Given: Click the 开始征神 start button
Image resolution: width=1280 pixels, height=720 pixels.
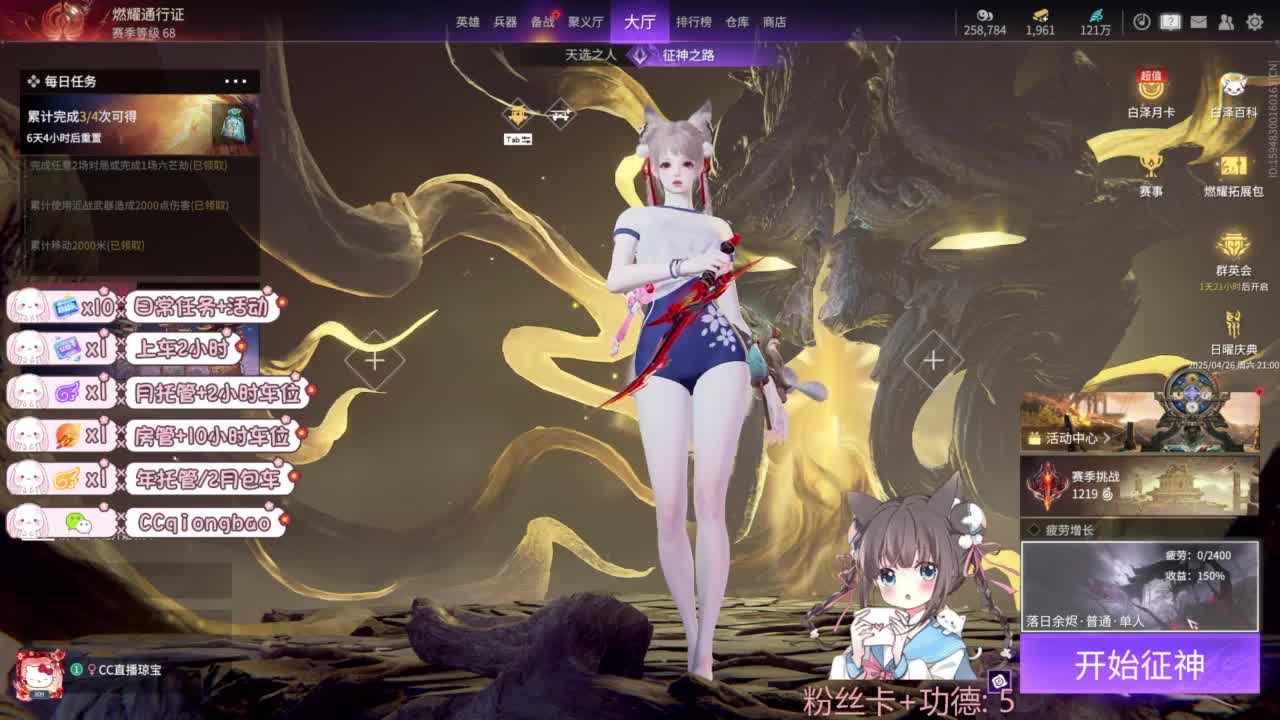Looking at the screenshot, I should pyautogui.click(x=1140, y=663).
